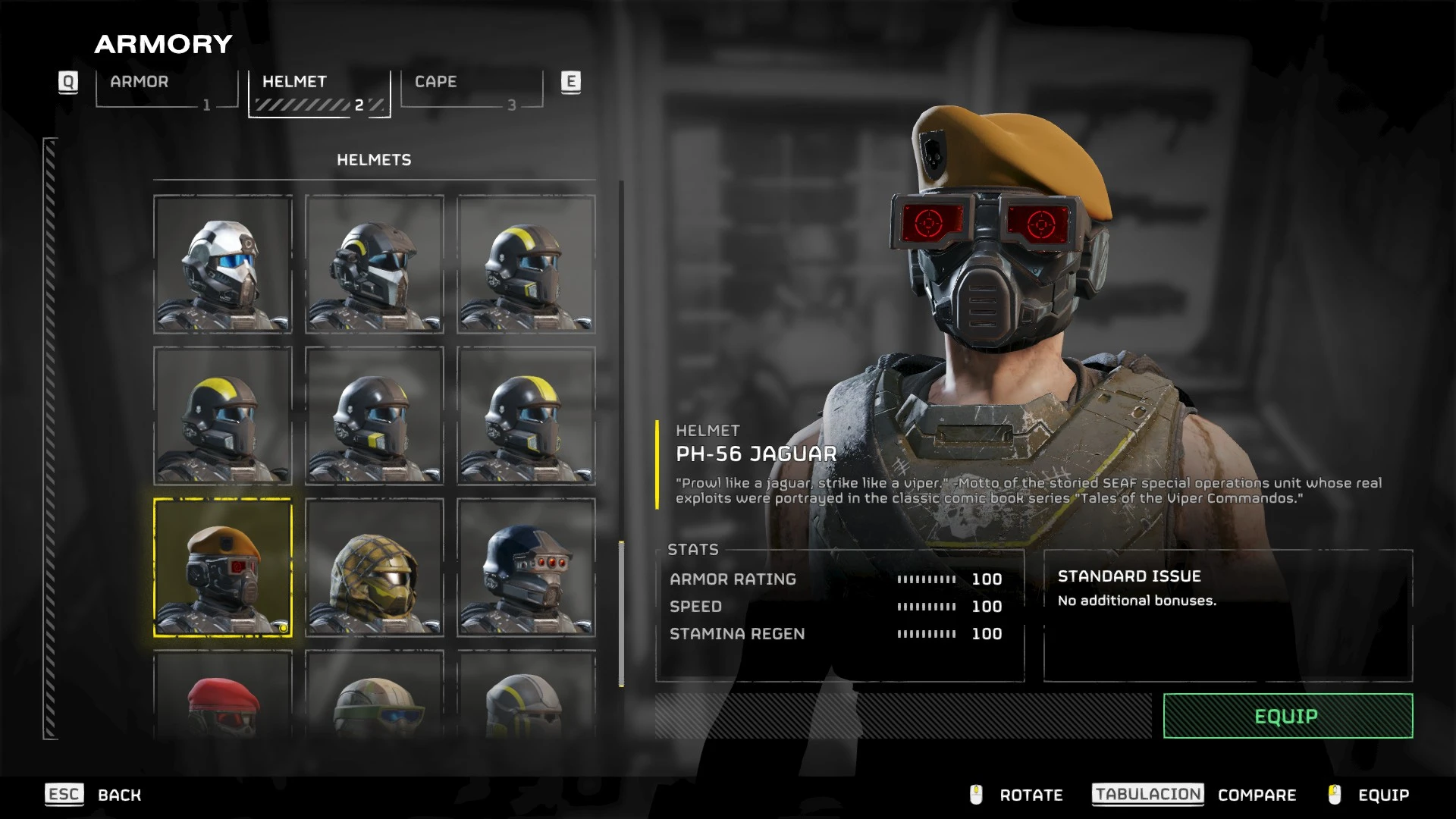Screen dimensions: 1456x819
Task: Choose the camo netting helmet with gold visor
Action: pos(375,567)
